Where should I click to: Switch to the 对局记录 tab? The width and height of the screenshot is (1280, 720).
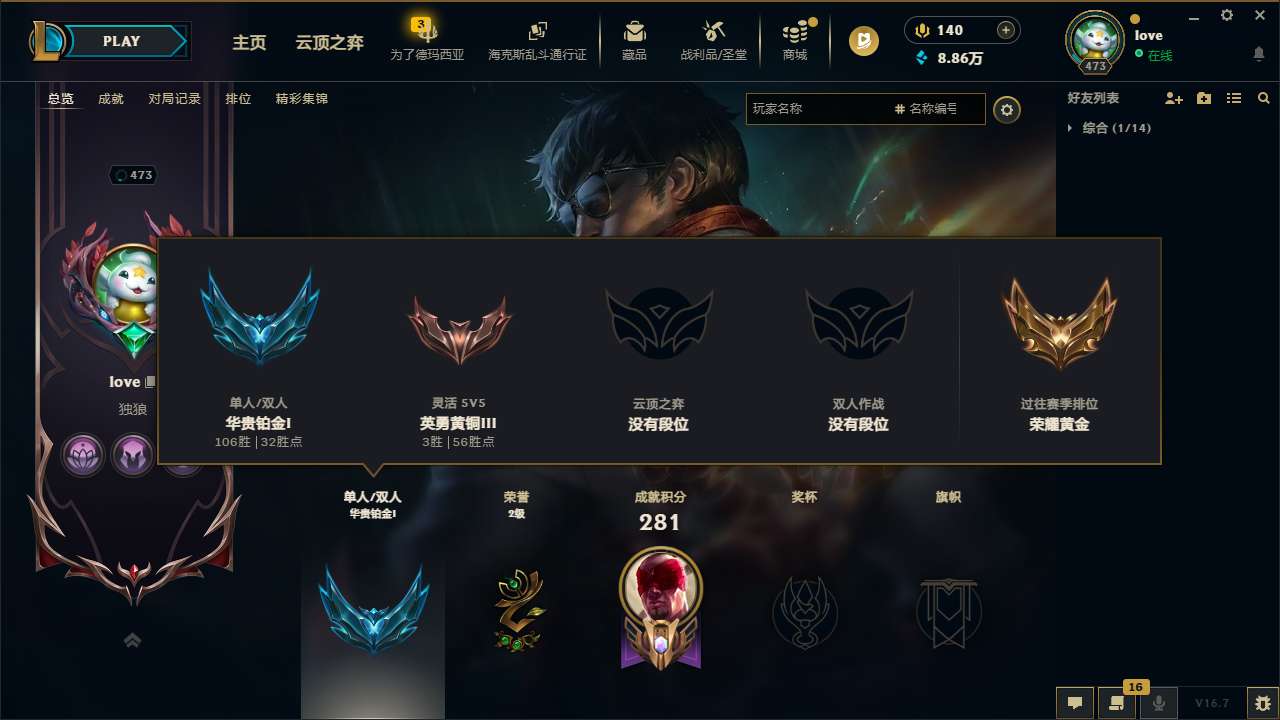[x=173, y=99]
